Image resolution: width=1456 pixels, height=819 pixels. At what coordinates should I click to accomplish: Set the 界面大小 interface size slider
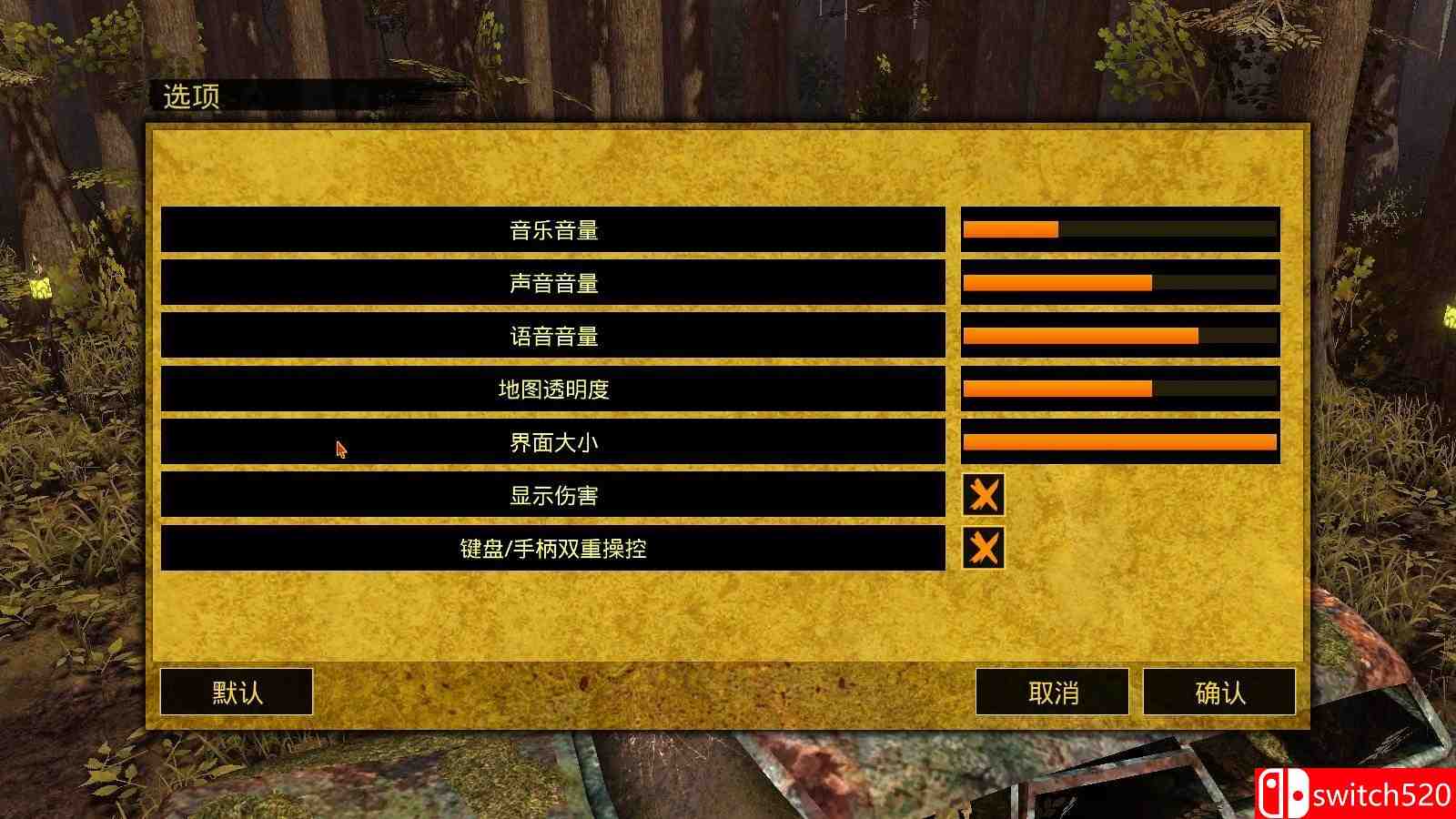(x=1119, y=442)
